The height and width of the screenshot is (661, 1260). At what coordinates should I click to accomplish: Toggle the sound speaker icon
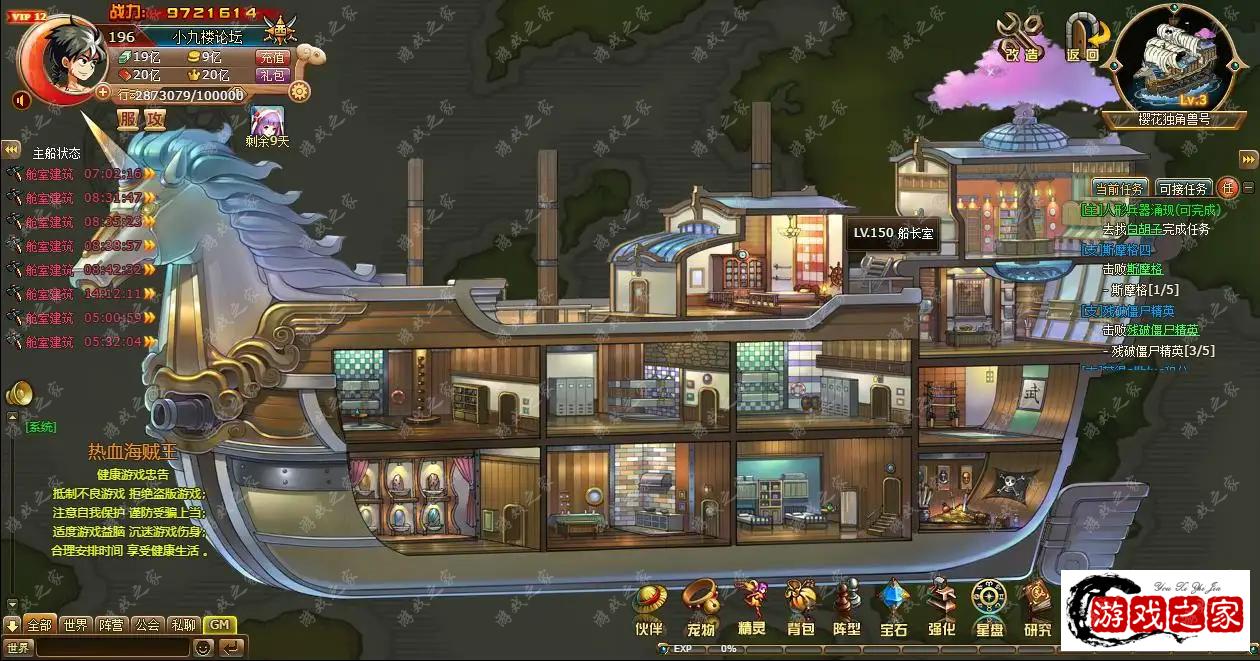pyautogui.click(x=21, y=100)
